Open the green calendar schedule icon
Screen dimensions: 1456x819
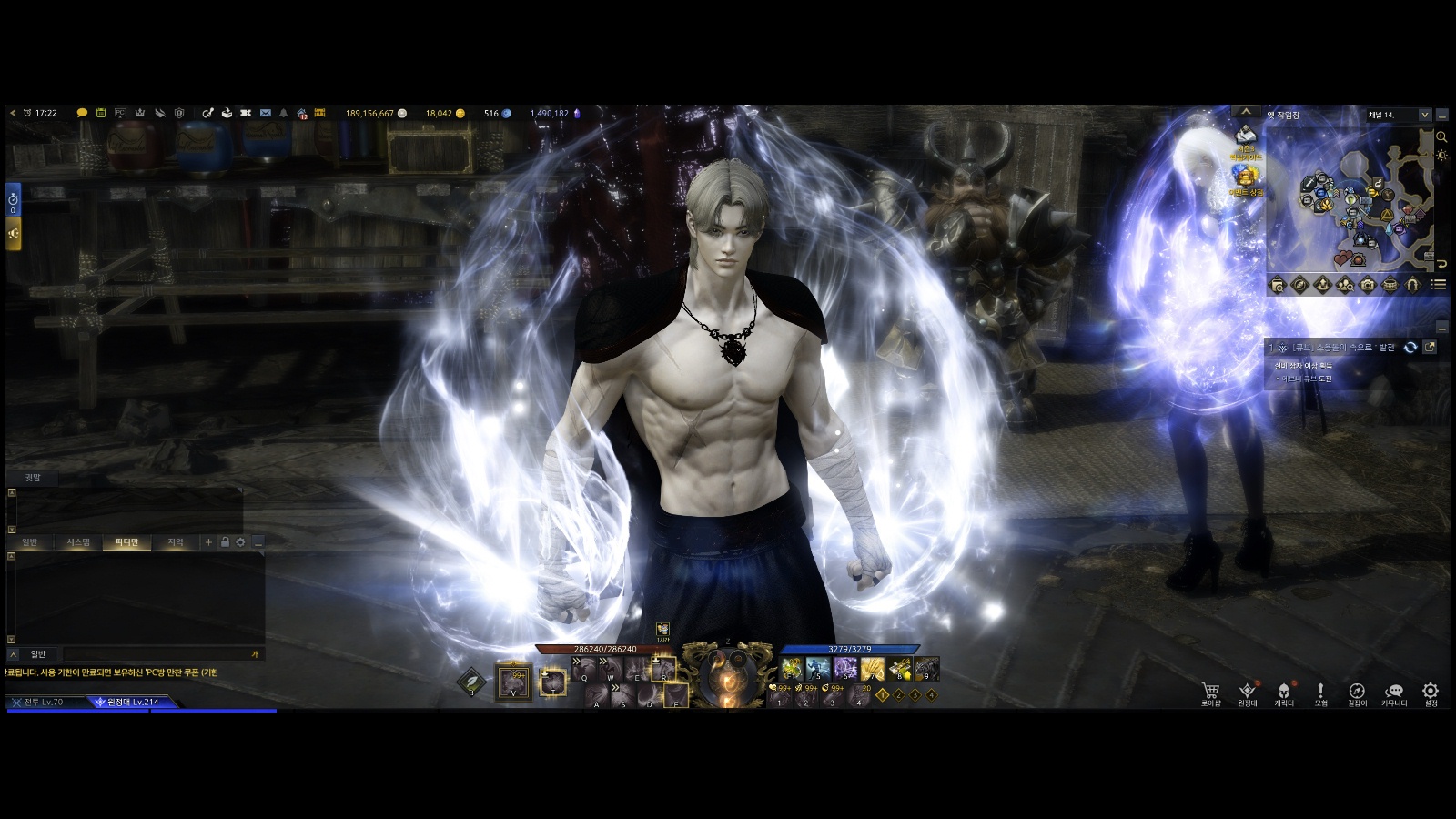click(x=101, y=114)
